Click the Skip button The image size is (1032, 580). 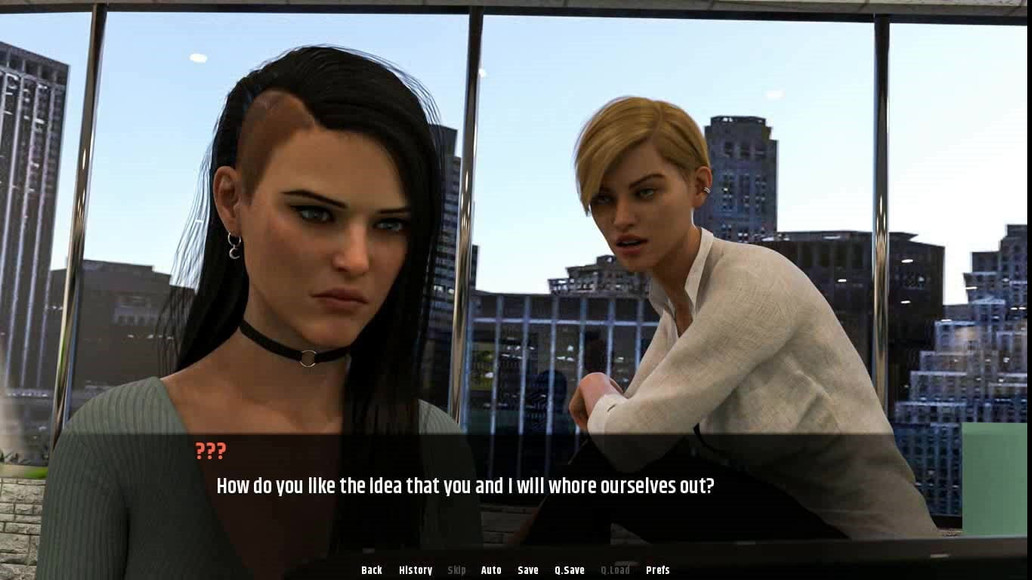coord(457,570)
